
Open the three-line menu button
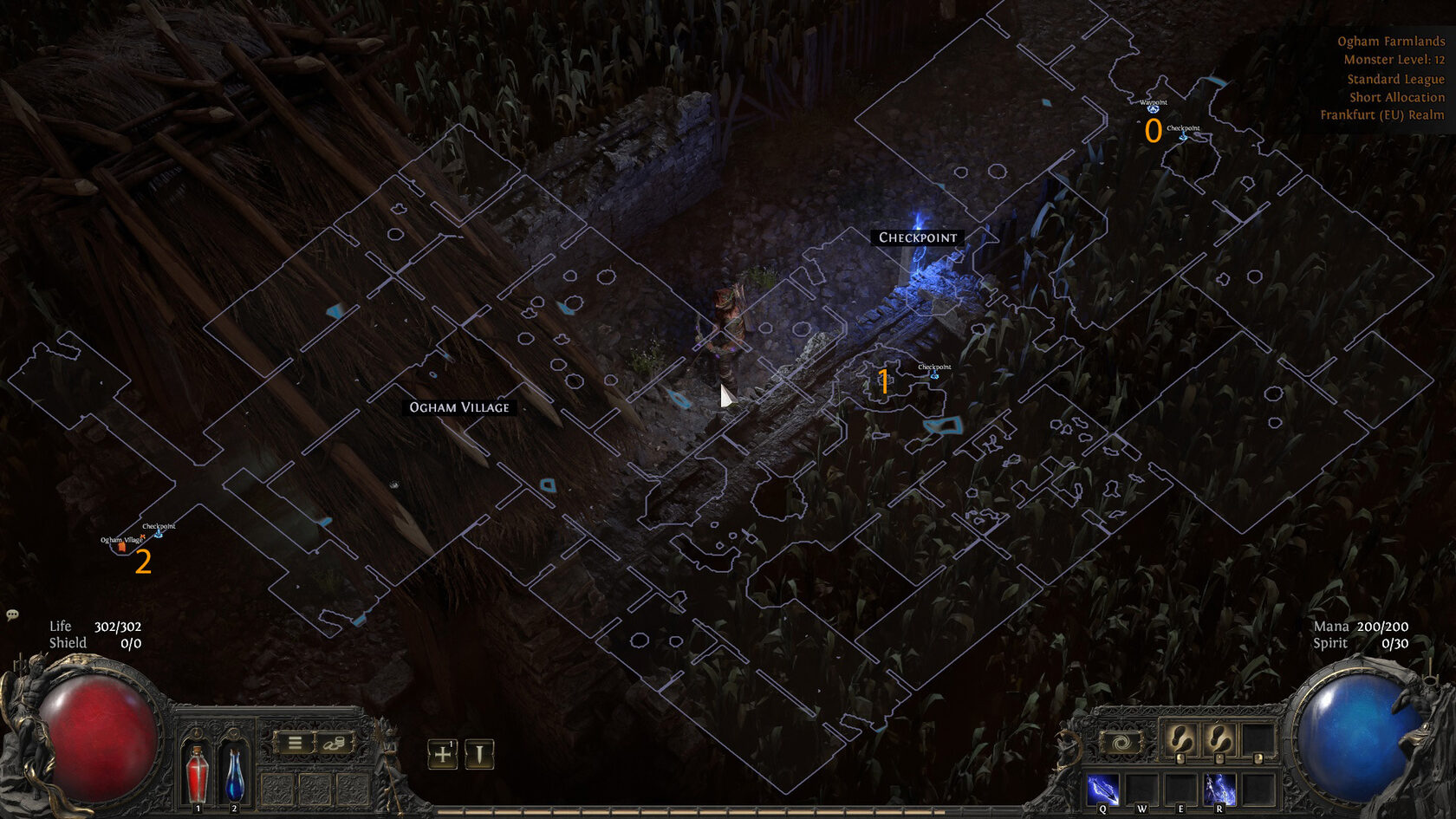pyautogui.click(x=295, y=743)
